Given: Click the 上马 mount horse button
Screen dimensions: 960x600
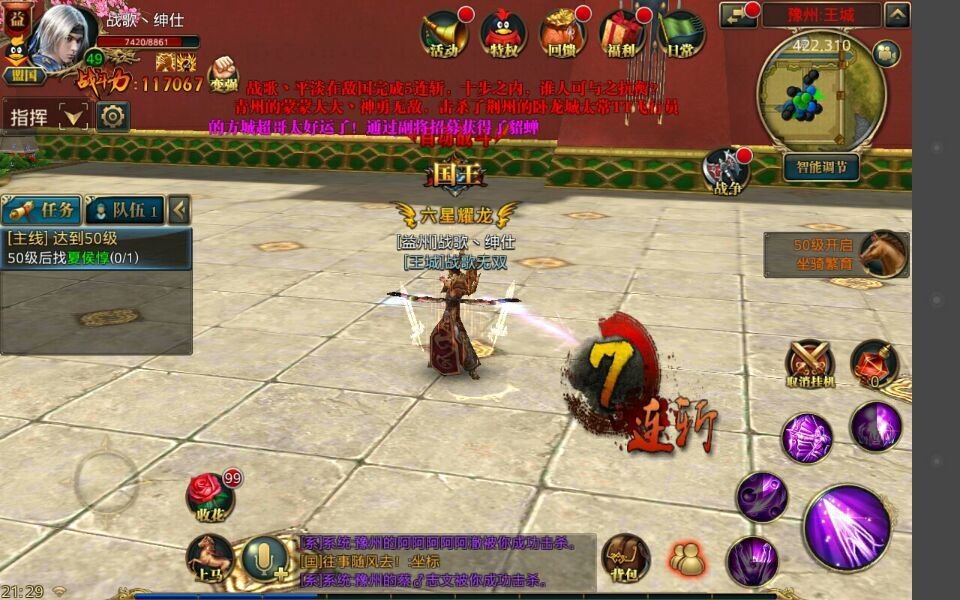Looking at the screenshot, I should point(210,558).
